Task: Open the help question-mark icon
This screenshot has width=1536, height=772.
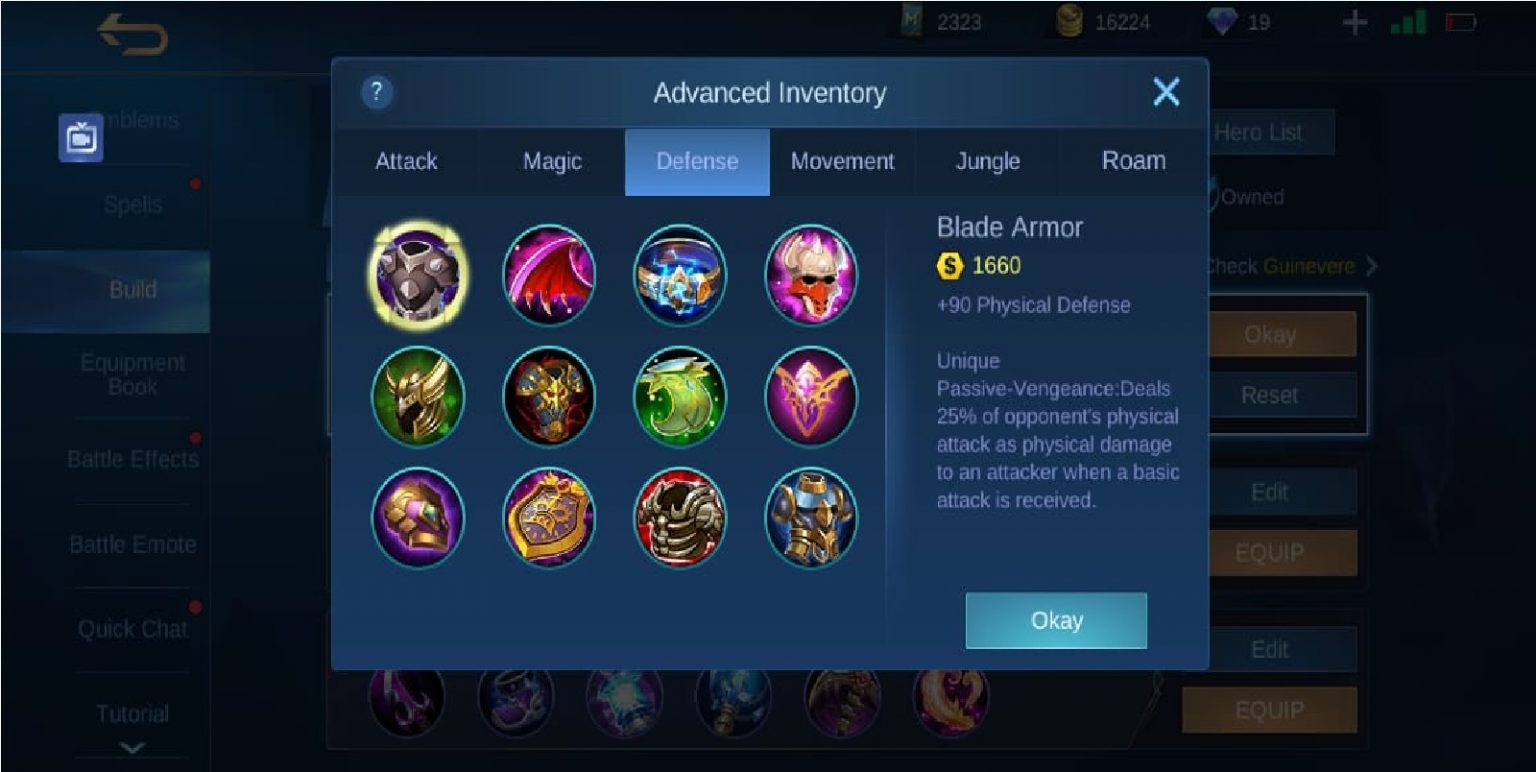Action: (x=376, y=93)
